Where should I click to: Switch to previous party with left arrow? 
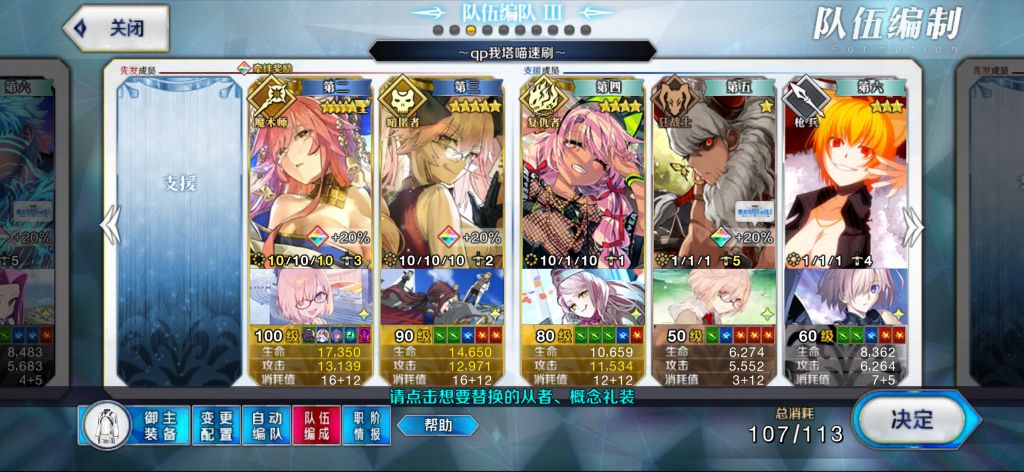(109, 227)
